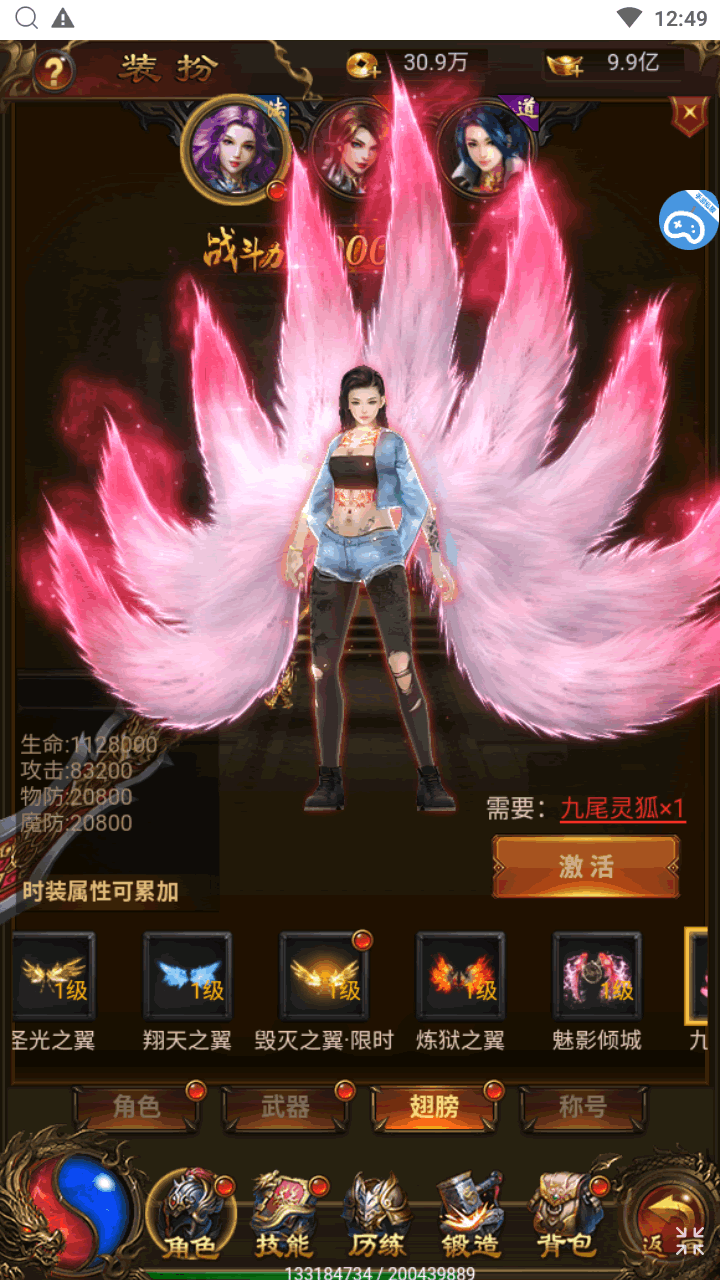Choose the blue-haired character portrait

[487, 149]
